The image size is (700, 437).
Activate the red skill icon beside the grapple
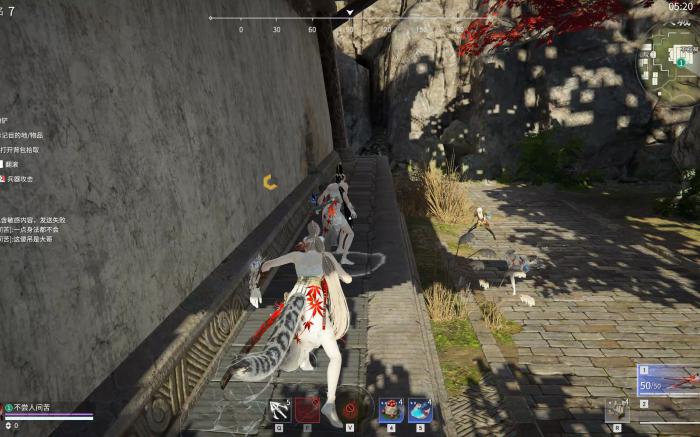[x=307, y=409]
